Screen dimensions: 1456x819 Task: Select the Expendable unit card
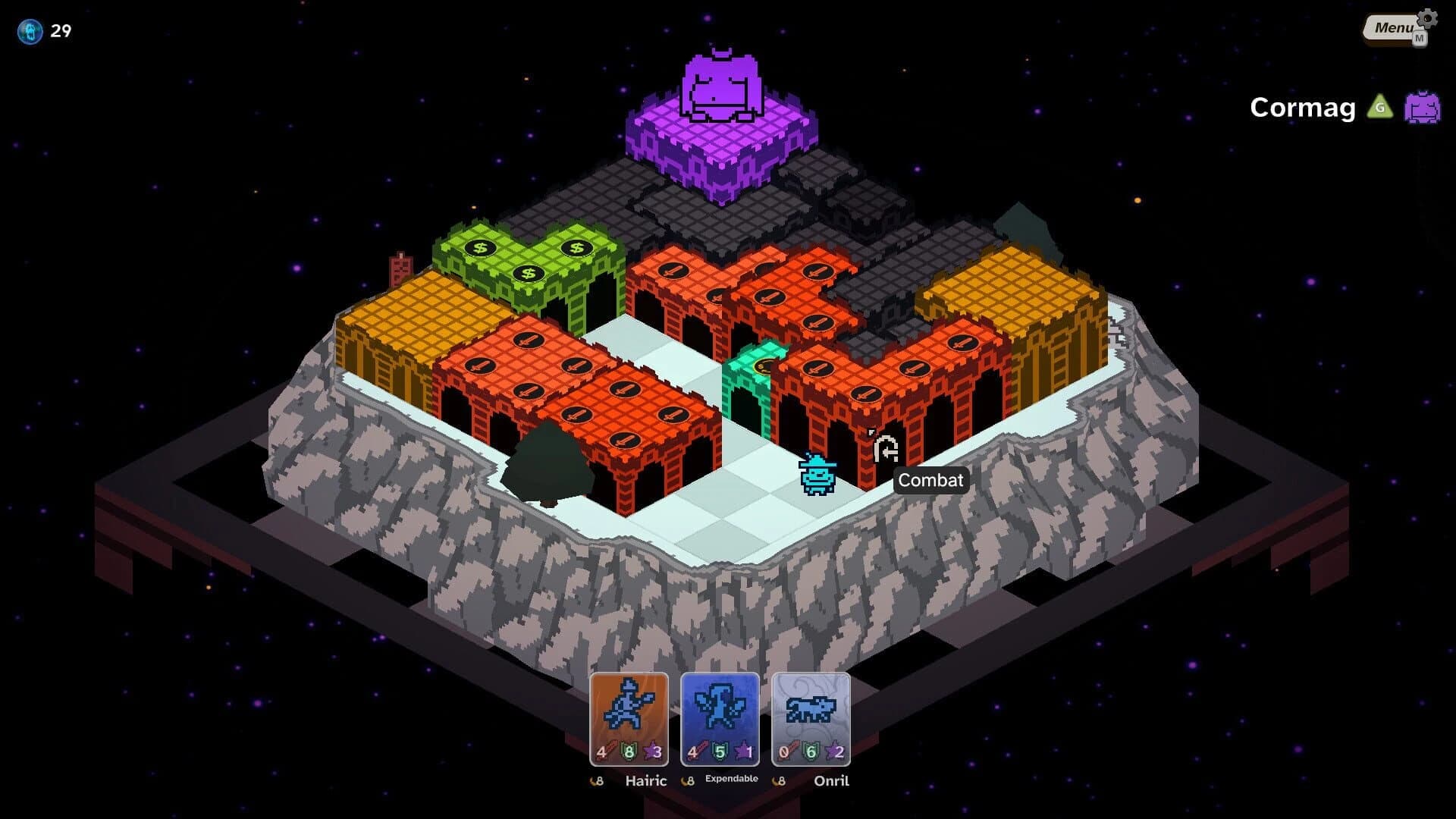pos(720,717)
